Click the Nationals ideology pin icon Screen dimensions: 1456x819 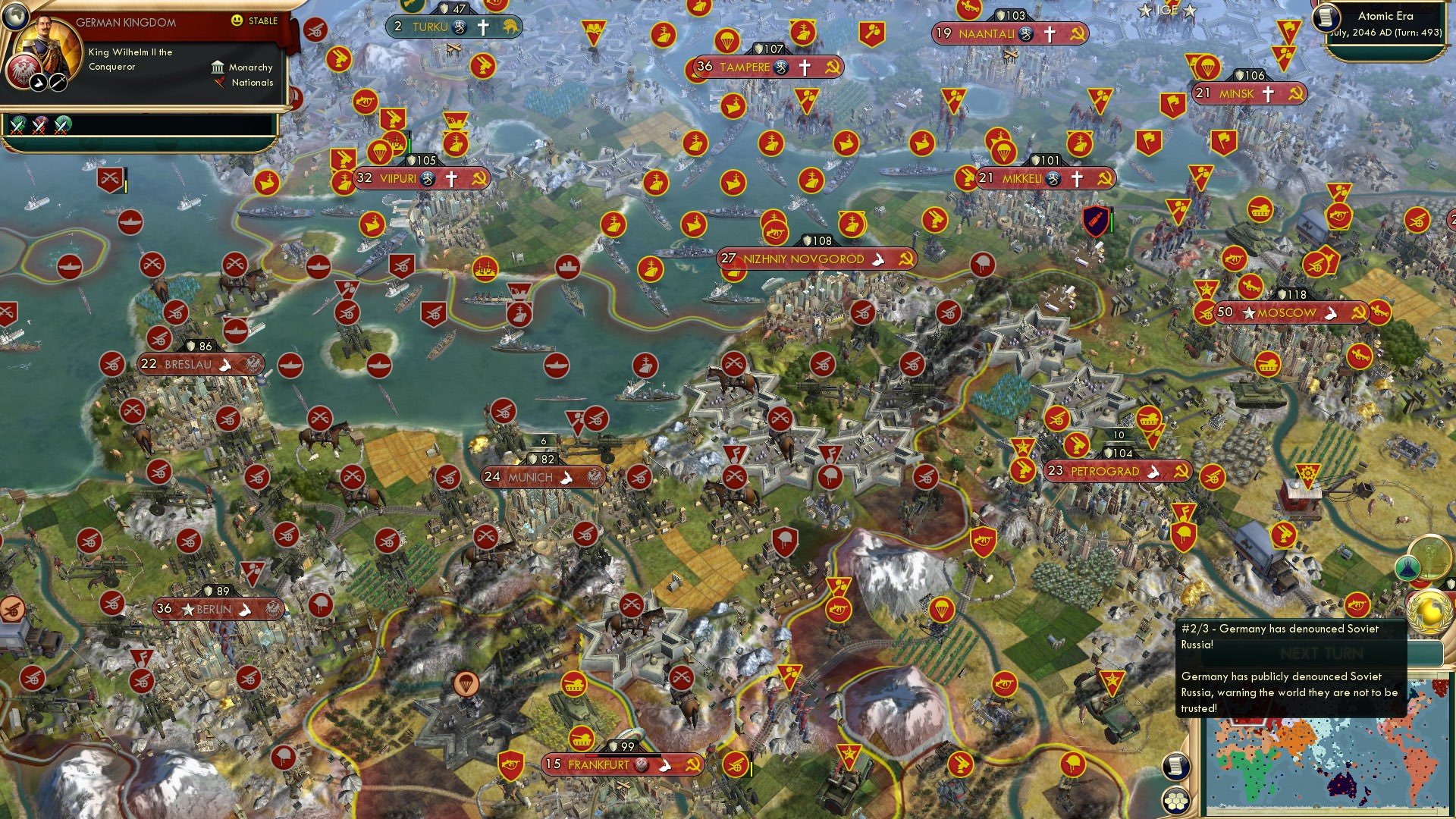(220, 83)
